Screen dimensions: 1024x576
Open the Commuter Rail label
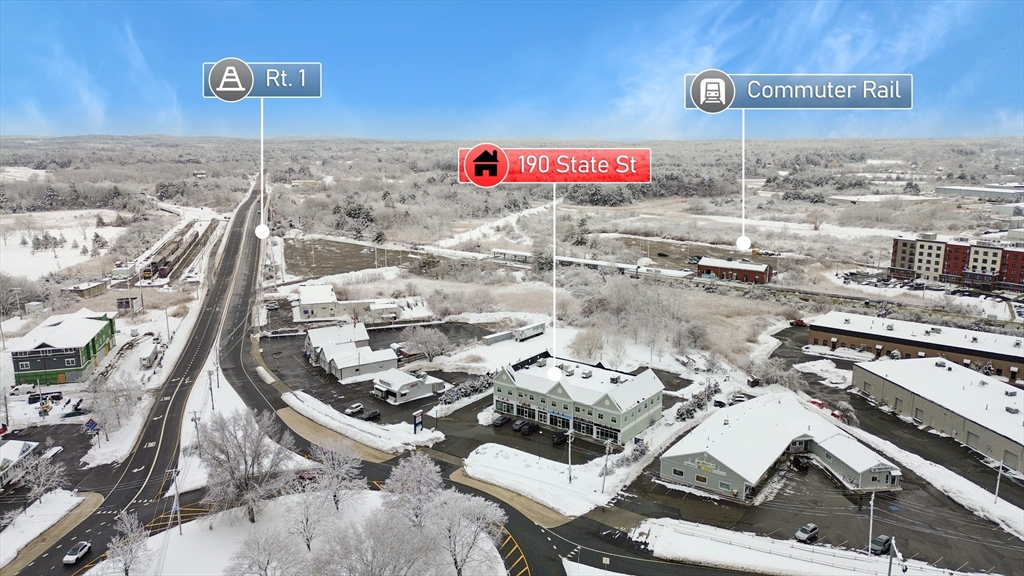point(799,91)
